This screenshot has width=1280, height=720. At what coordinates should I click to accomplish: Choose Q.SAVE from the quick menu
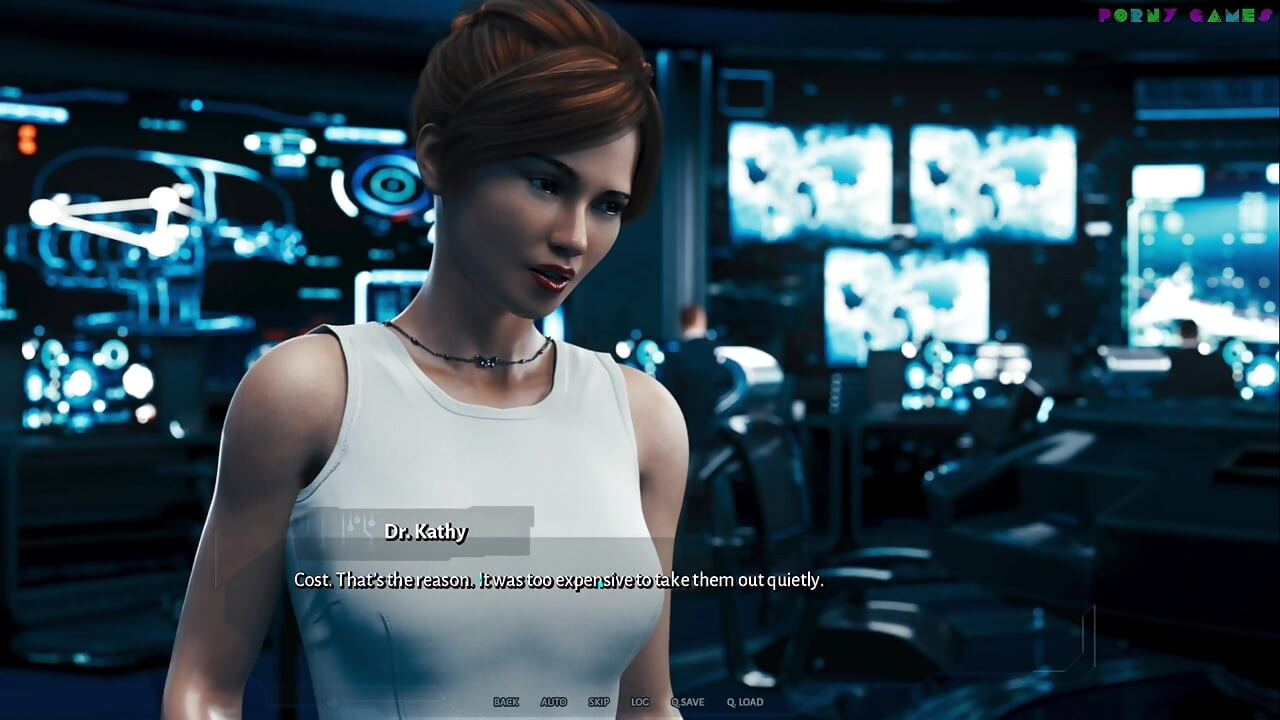689,702
